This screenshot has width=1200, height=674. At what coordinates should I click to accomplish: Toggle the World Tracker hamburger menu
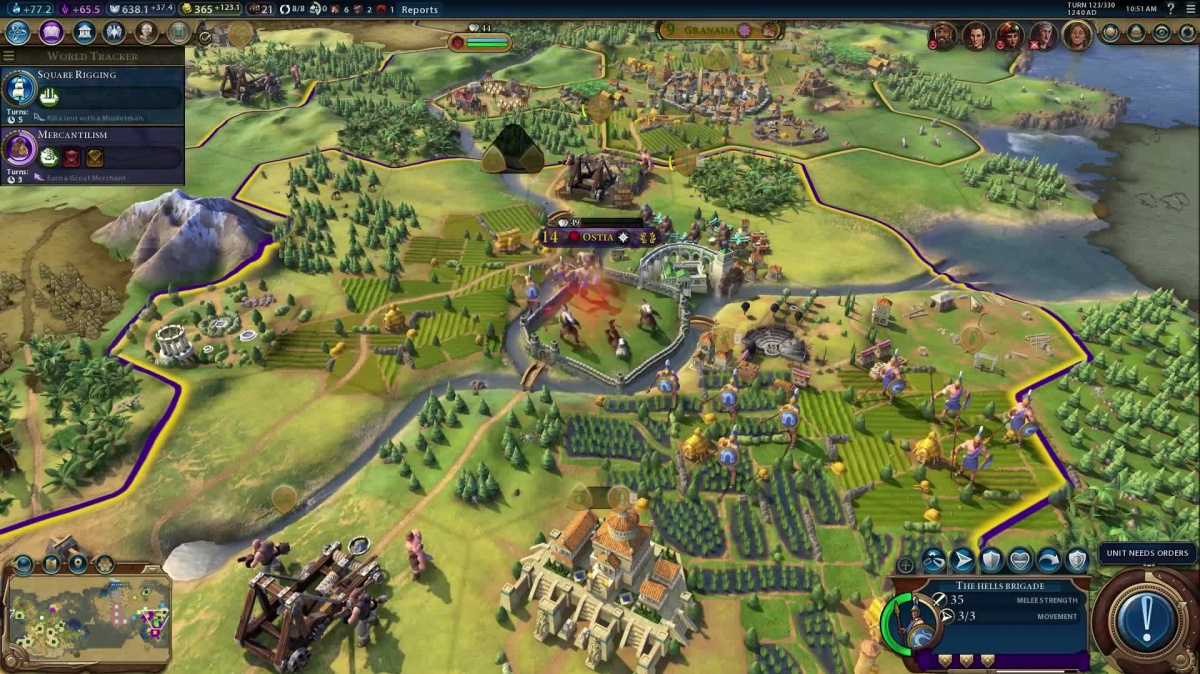pos(9,56)
